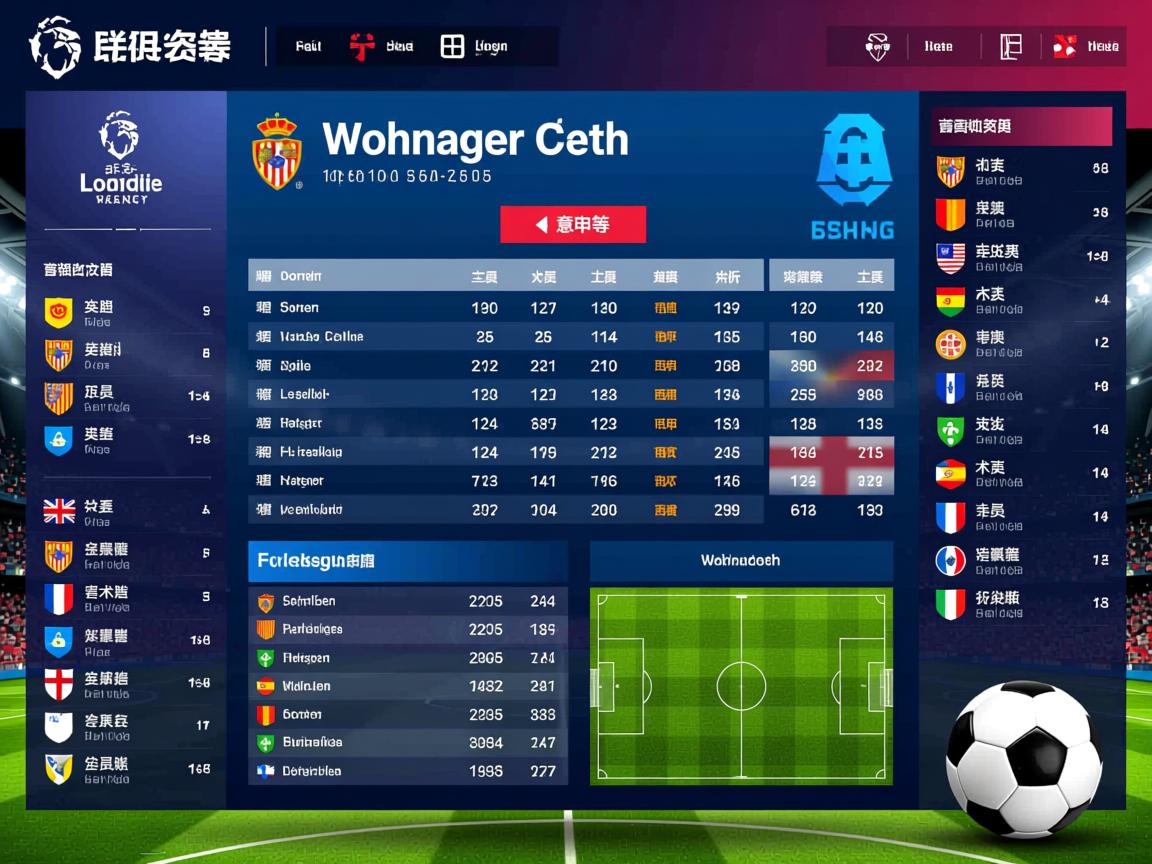1152x864 pixels.
Task: Select the "Veomlairia" table row
Action: coord(505,510)
